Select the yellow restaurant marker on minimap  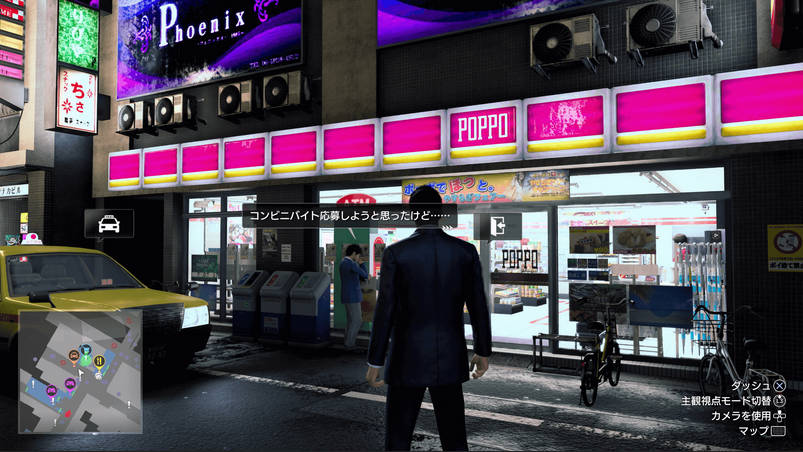(x=99, y=361)
